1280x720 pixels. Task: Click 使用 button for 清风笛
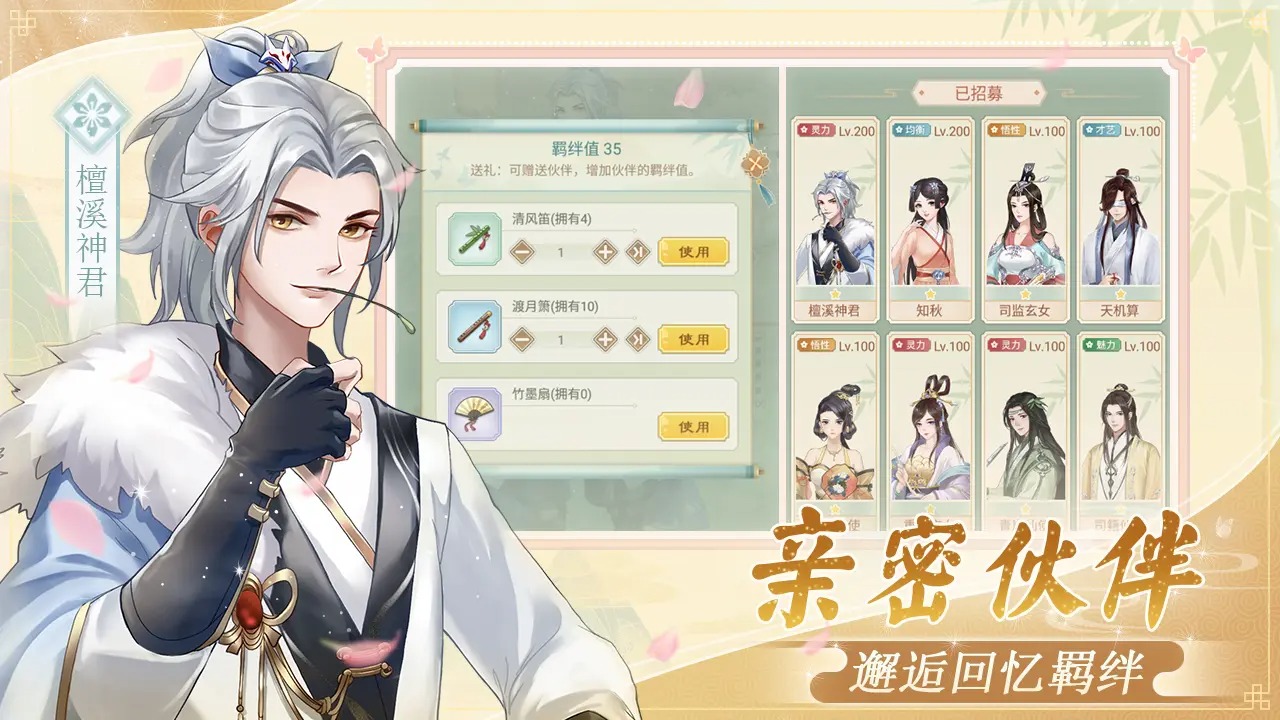(694, 252)
